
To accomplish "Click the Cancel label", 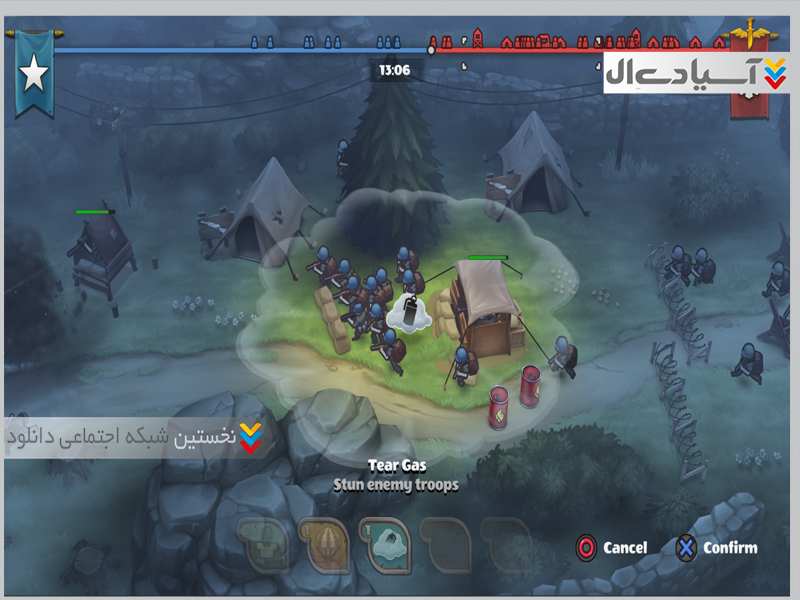I will click(625, 548).
